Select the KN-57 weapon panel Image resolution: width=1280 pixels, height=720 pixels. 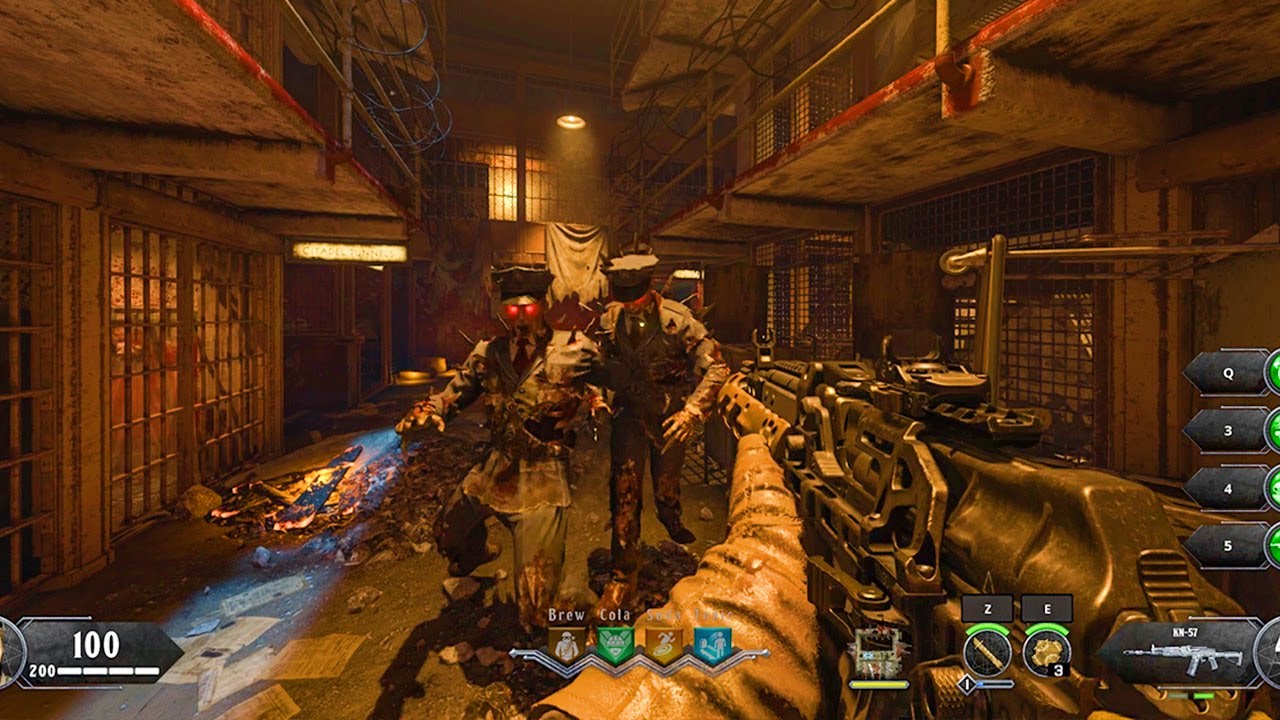pyautogui.click(x=1182, y=653)
